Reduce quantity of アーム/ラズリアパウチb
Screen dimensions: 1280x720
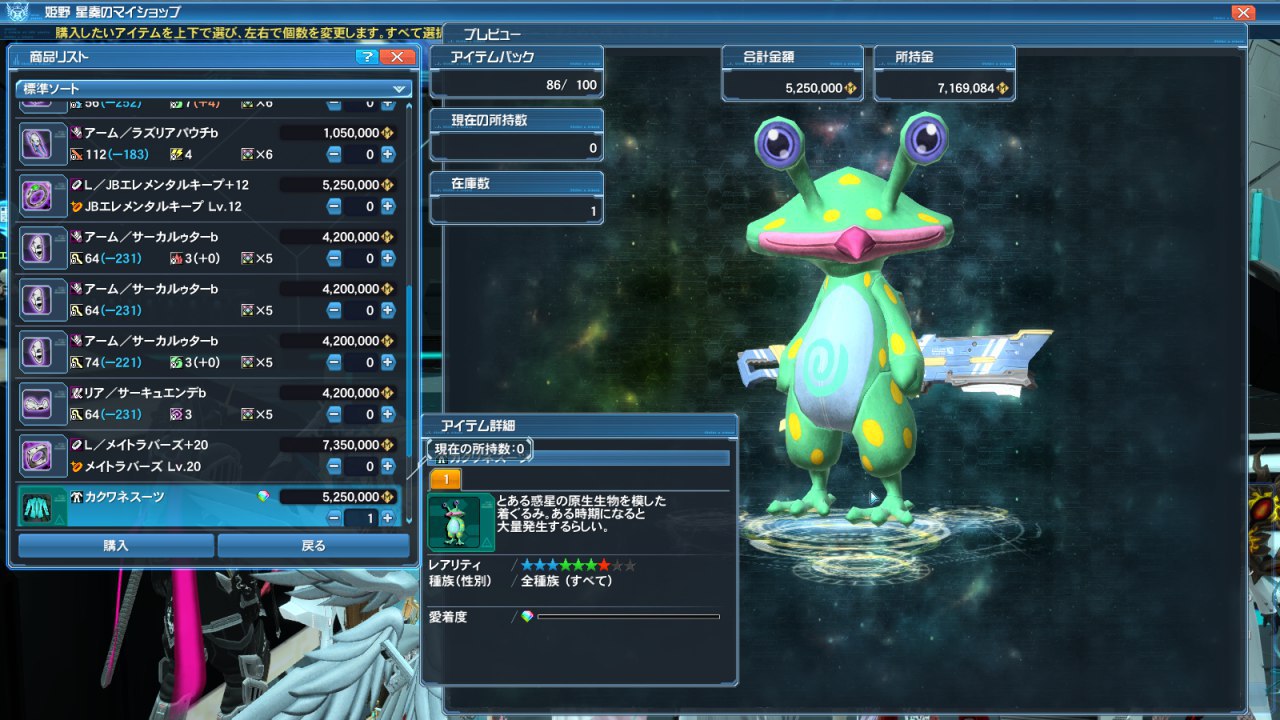click(x=334, y=154)
